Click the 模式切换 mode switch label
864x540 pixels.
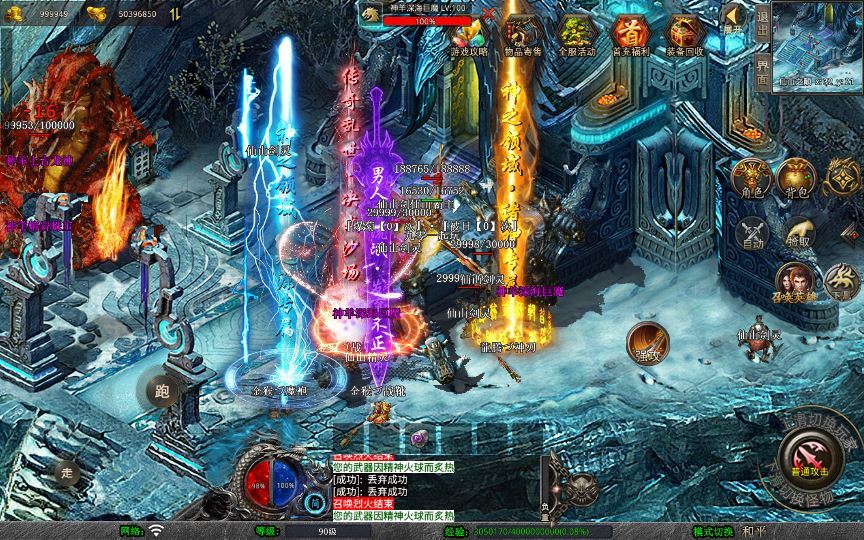(x=713, y=531)
